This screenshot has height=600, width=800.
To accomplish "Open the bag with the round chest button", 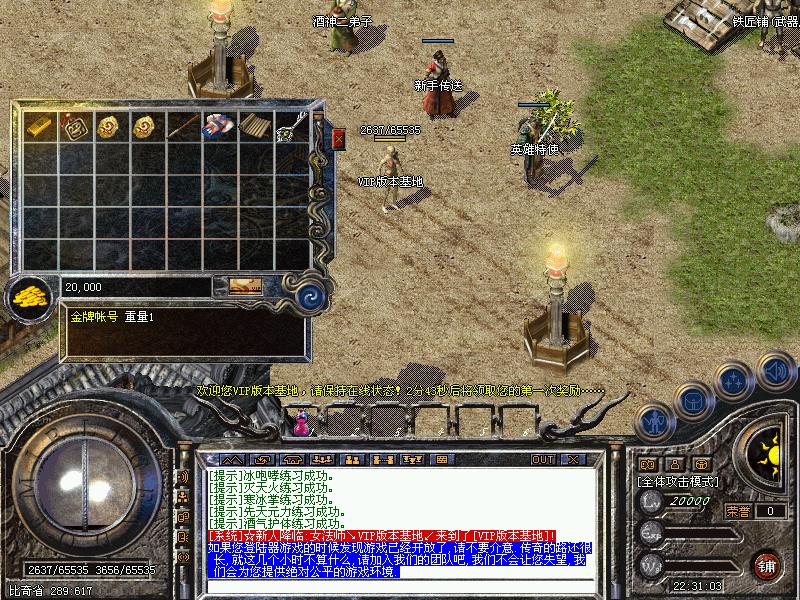I will point(693,402).
